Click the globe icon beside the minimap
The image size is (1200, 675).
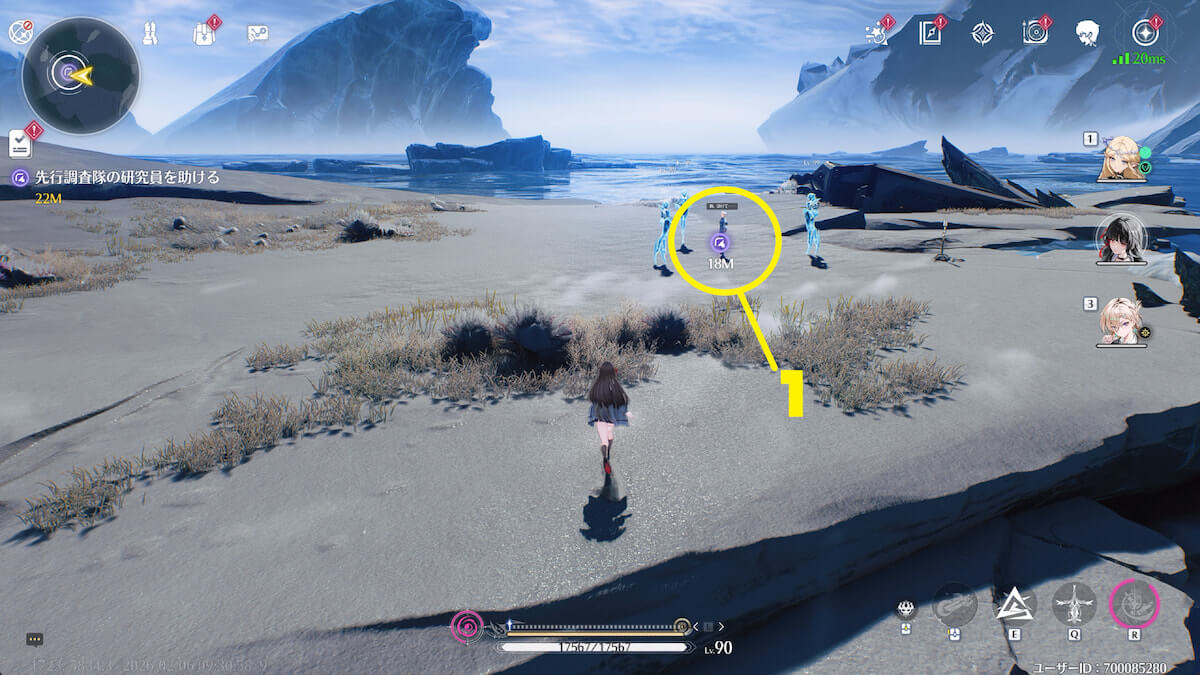[21, 33]
